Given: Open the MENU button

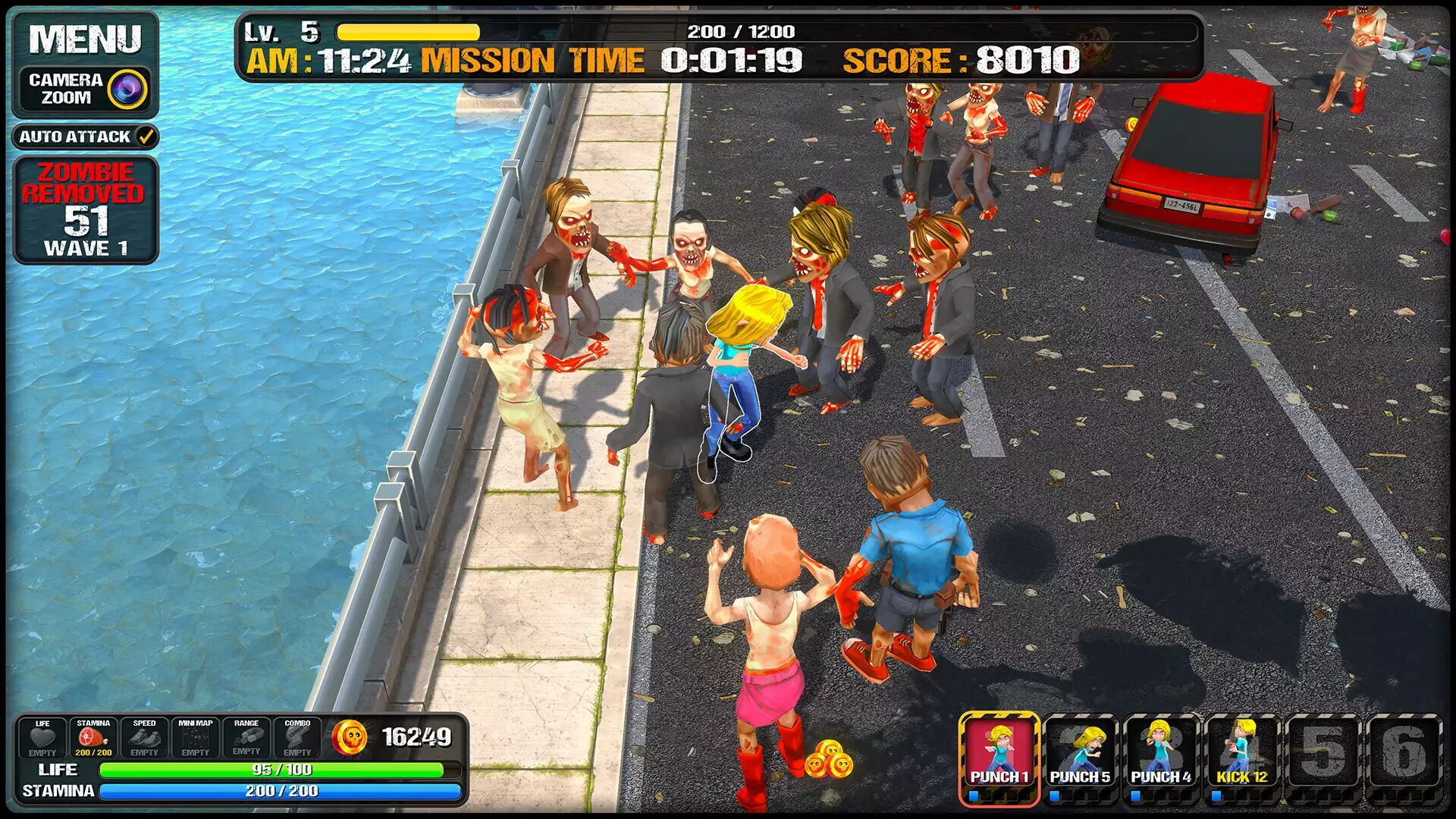Looking at the screenshot, I should click(85, 39).
